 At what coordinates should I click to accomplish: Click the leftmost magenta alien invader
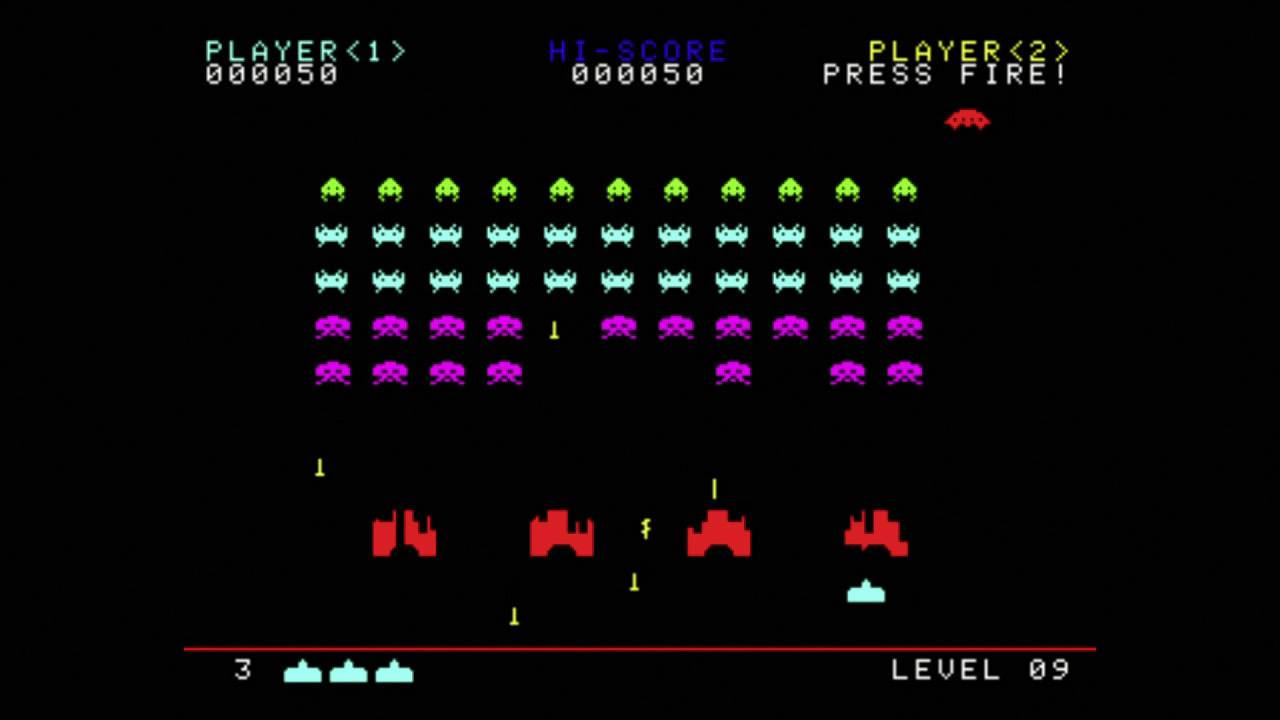click(333, 326)
